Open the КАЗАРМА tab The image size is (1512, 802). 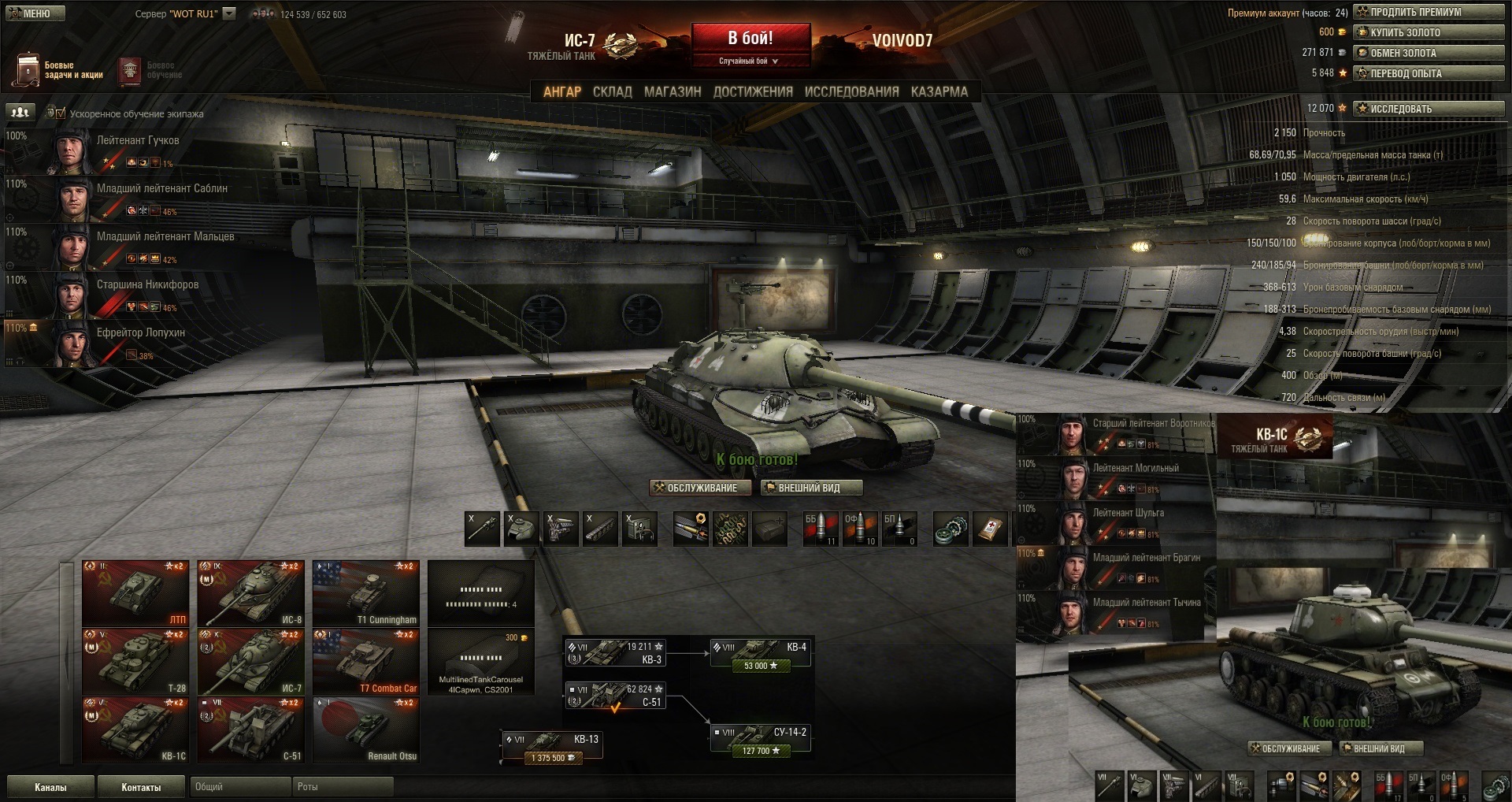939,92
